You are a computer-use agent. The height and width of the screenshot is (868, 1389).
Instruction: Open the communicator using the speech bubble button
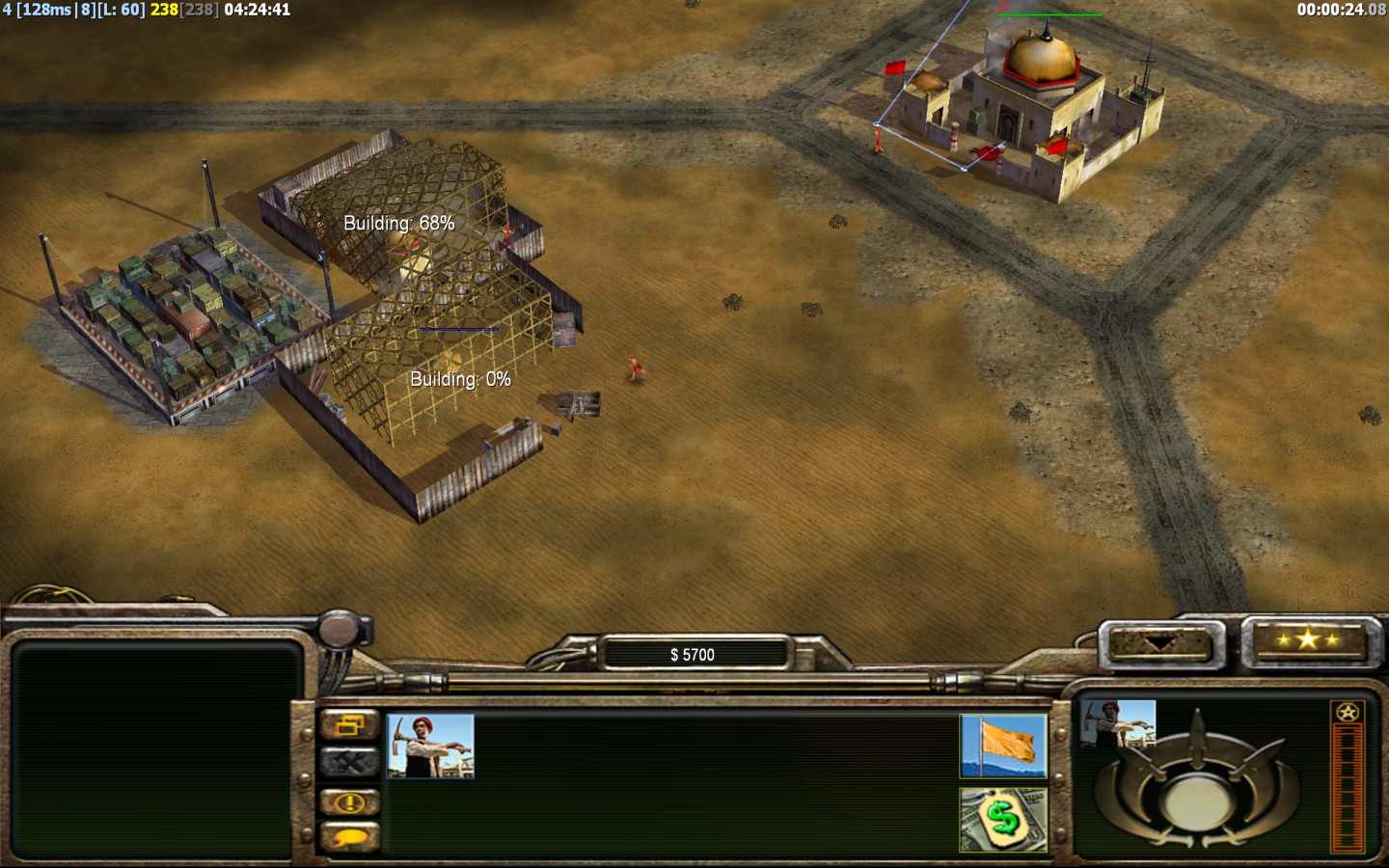click(349, 838)
